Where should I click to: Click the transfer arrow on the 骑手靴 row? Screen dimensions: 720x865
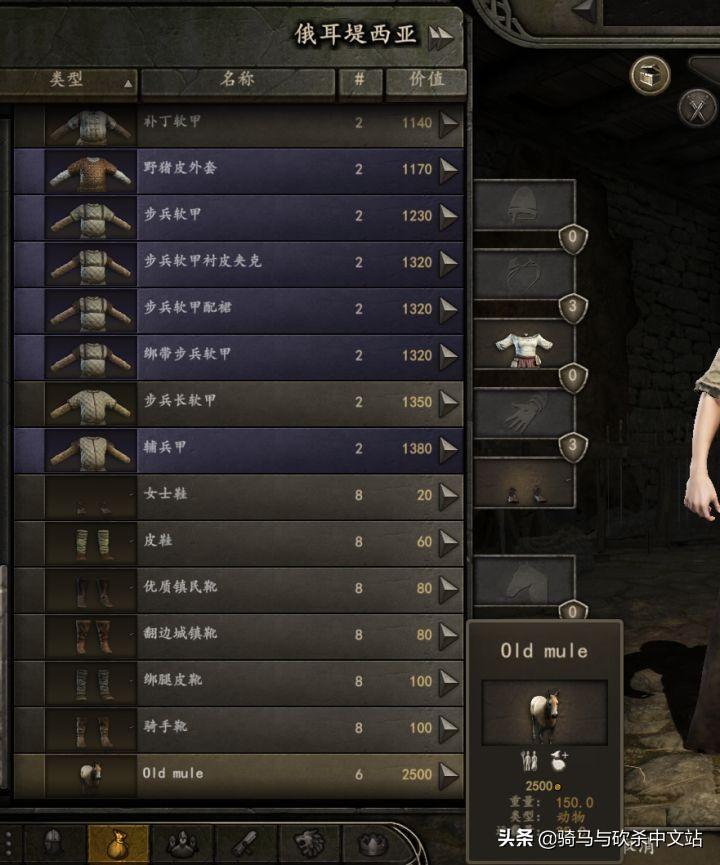448,728
